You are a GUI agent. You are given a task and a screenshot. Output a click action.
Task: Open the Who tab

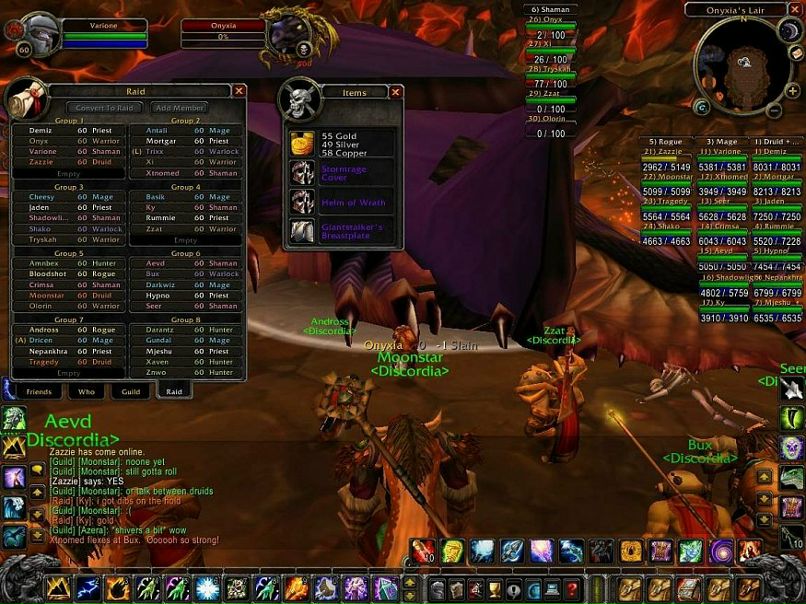[86, 392]
